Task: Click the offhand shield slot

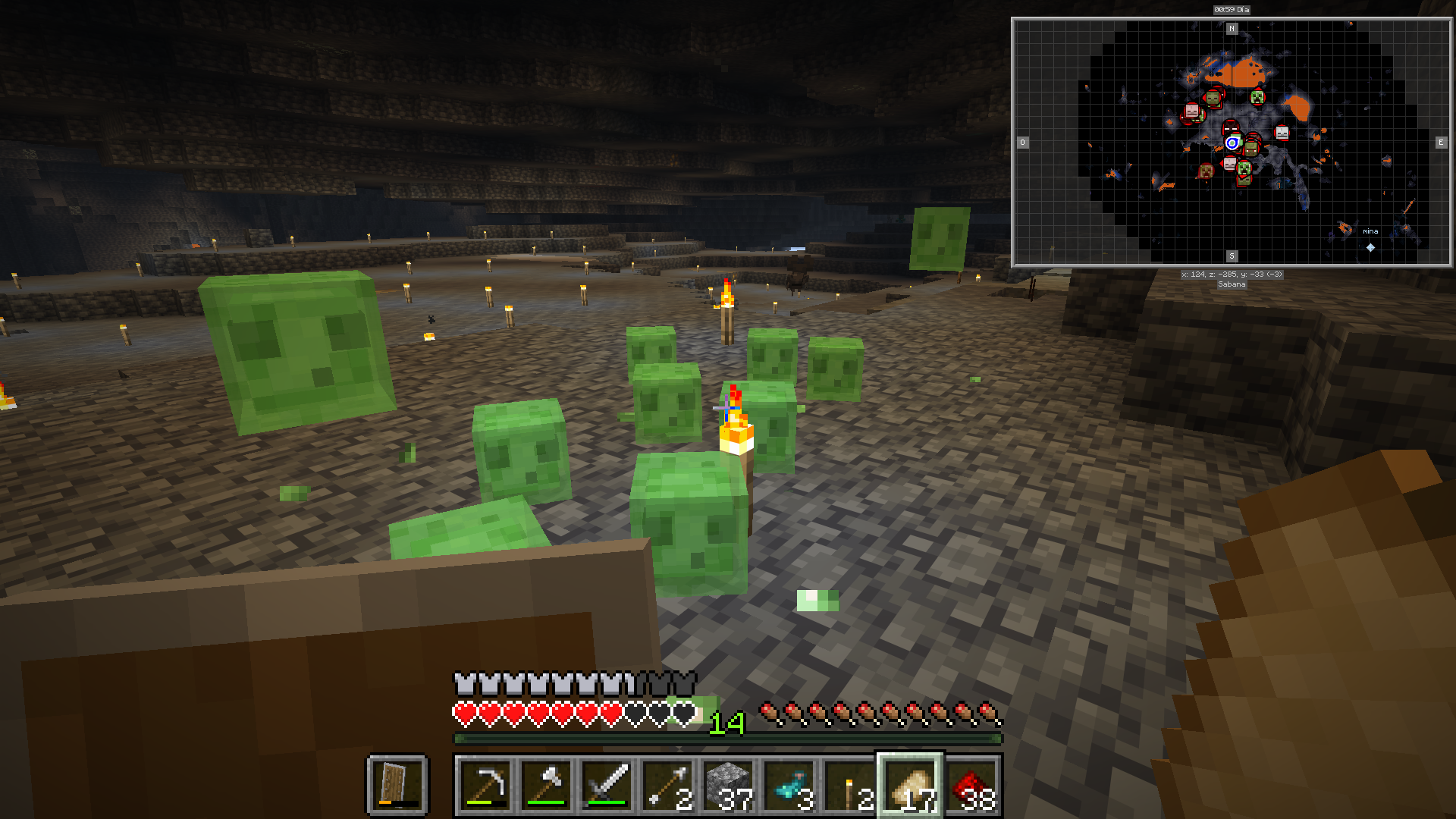Action: pos(397,784)
